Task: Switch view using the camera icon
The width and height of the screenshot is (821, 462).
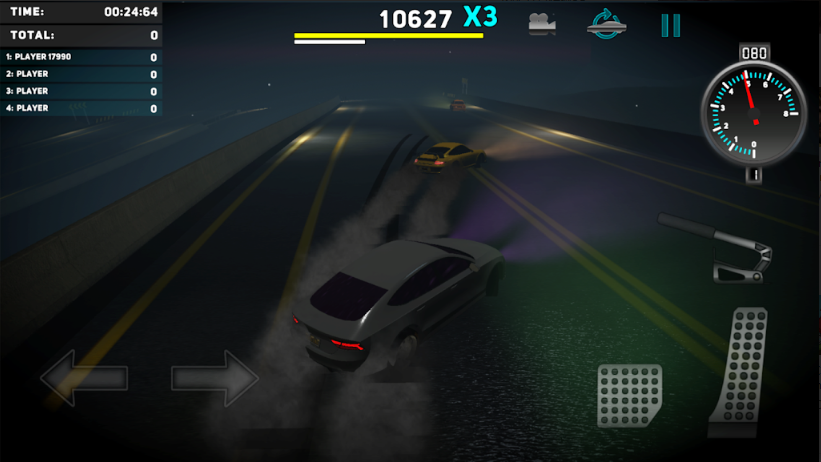Action: click(x=542, y=25)
